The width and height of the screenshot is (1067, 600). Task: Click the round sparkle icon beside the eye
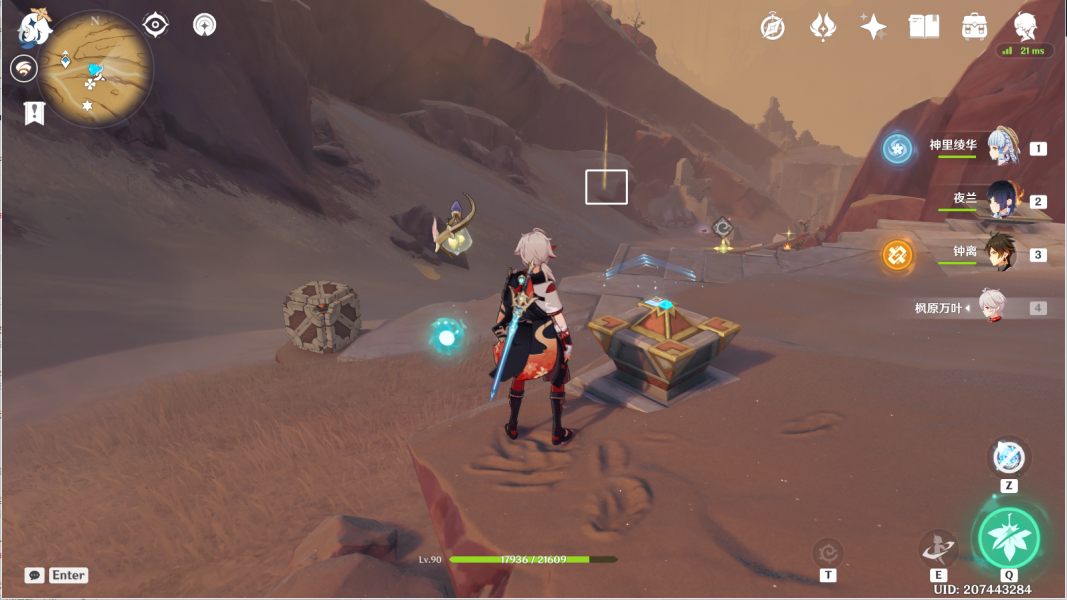[x=205, y=24]
